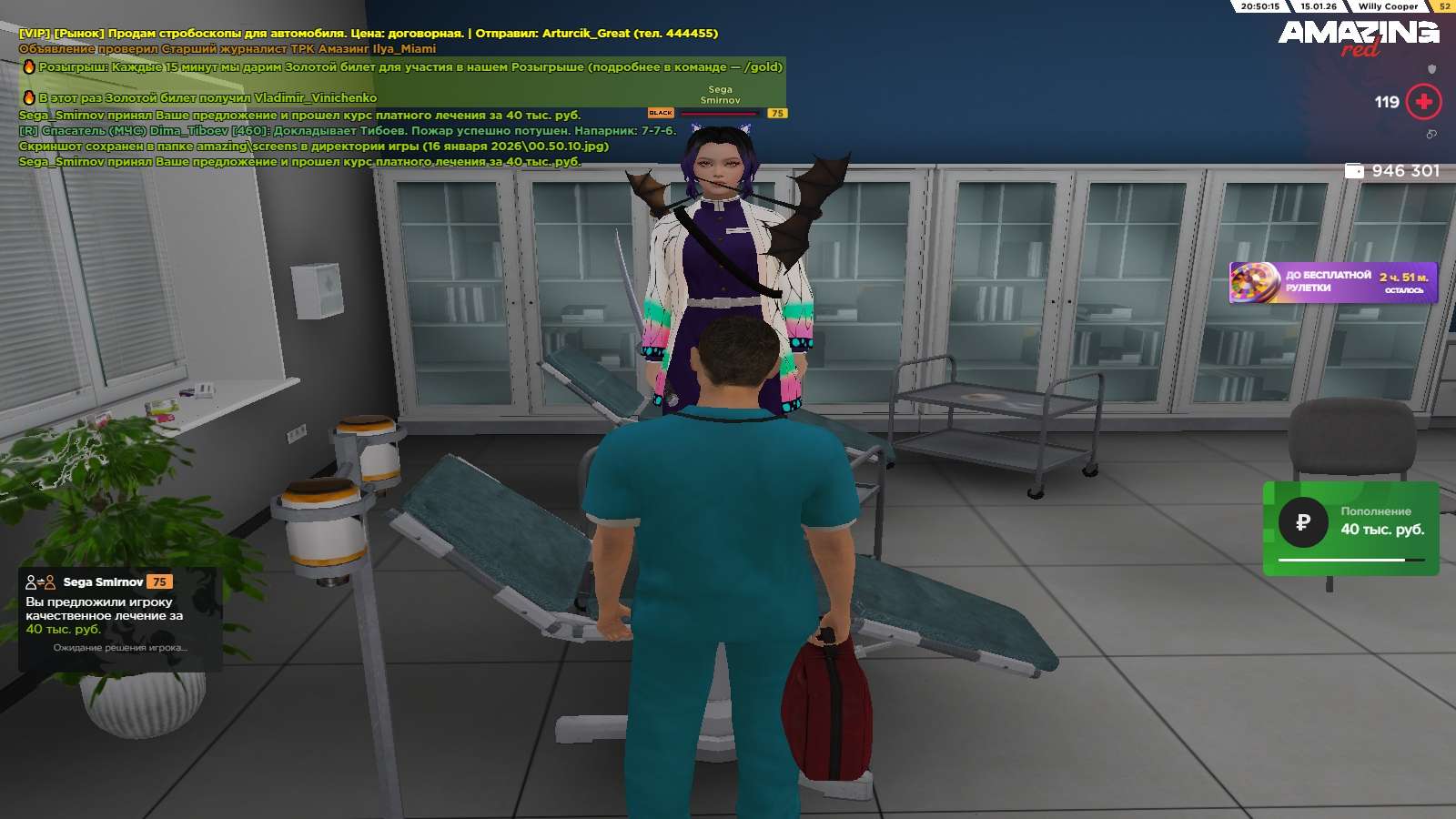Screen dimensions: 1456x819
Task: Click the red medical cross icon
Action: (1424, 102)
